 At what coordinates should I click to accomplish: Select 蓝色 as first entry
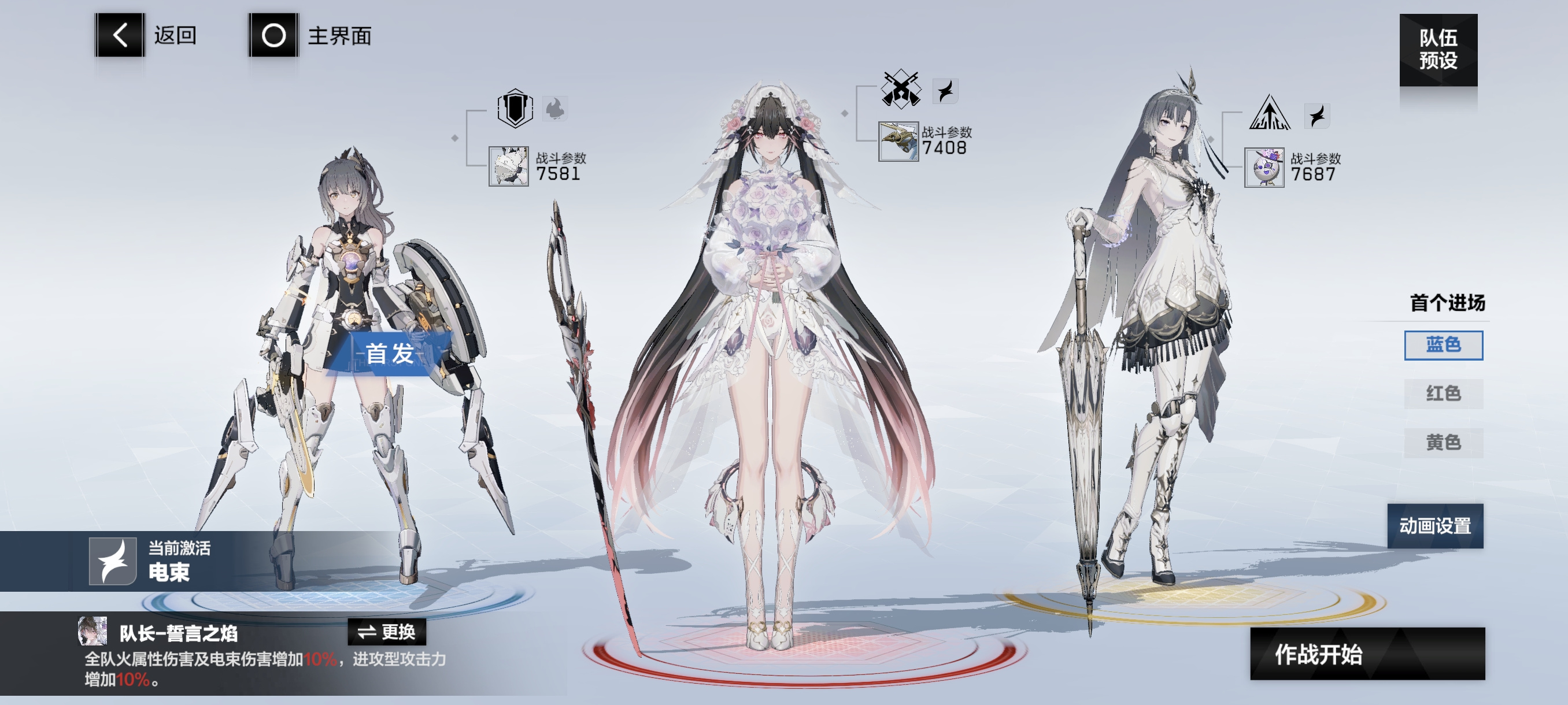pos(1443,345)
